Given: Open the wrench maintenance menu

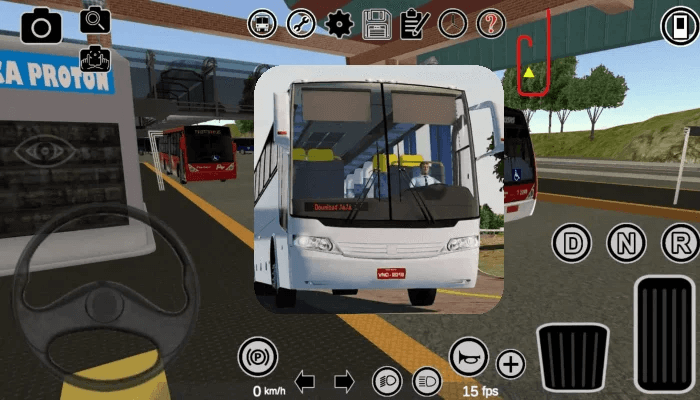Looking at the screenshot, I should pos(301,22).
